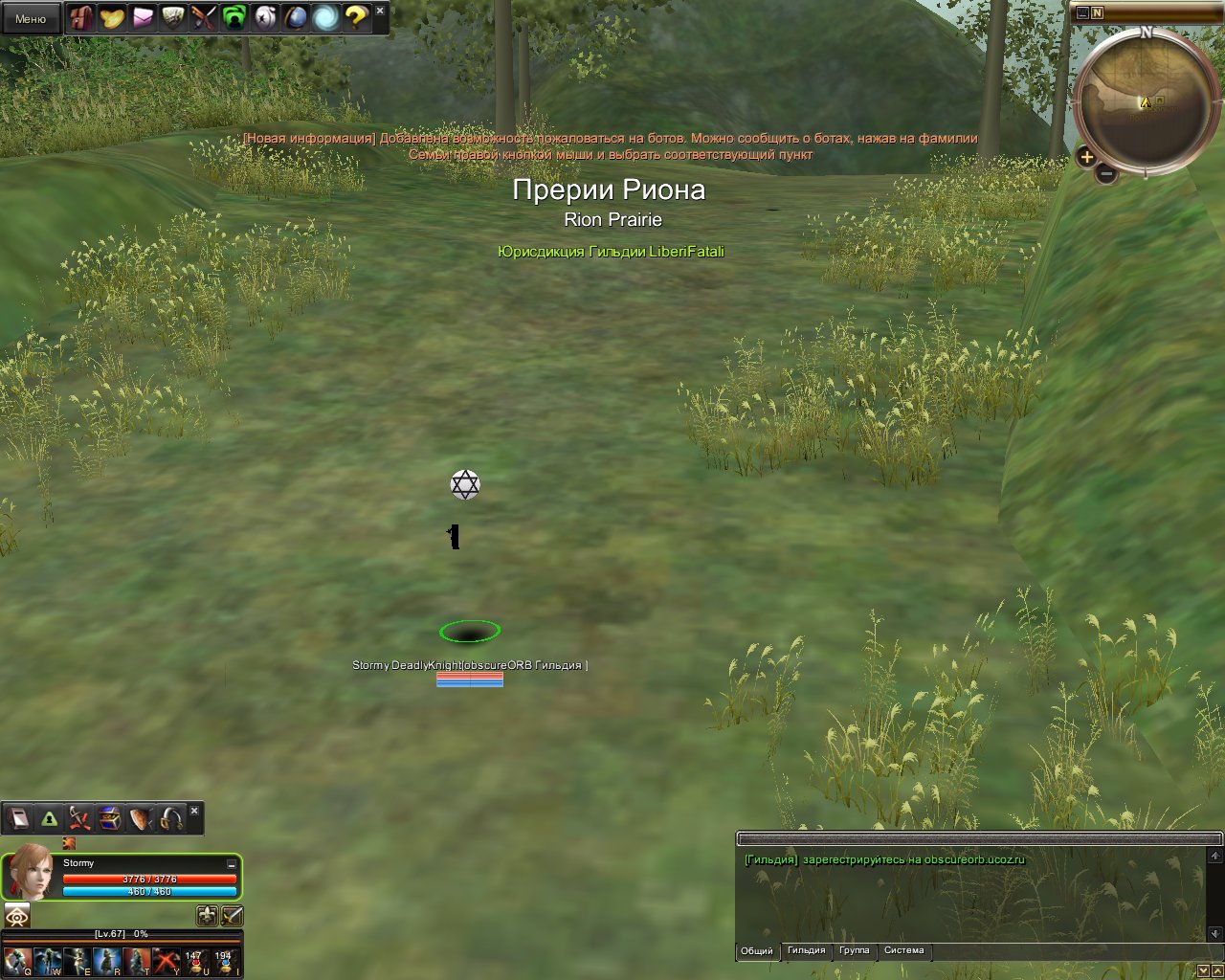Open the Меню button
Viewport: 1225px width, 980px height.
click(x=31, y=18)
